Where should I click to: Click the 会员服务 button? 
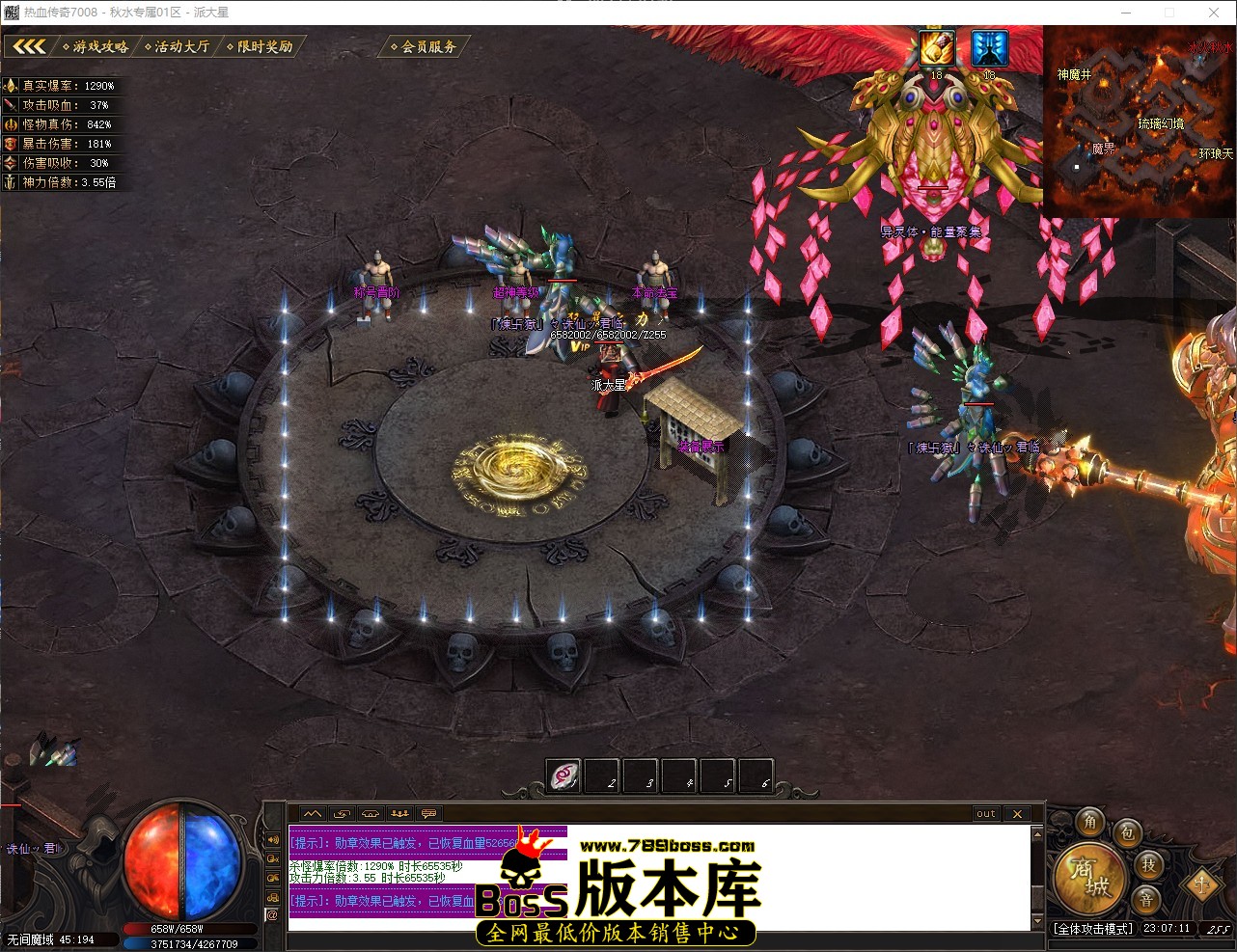click(x=423, y=45)
